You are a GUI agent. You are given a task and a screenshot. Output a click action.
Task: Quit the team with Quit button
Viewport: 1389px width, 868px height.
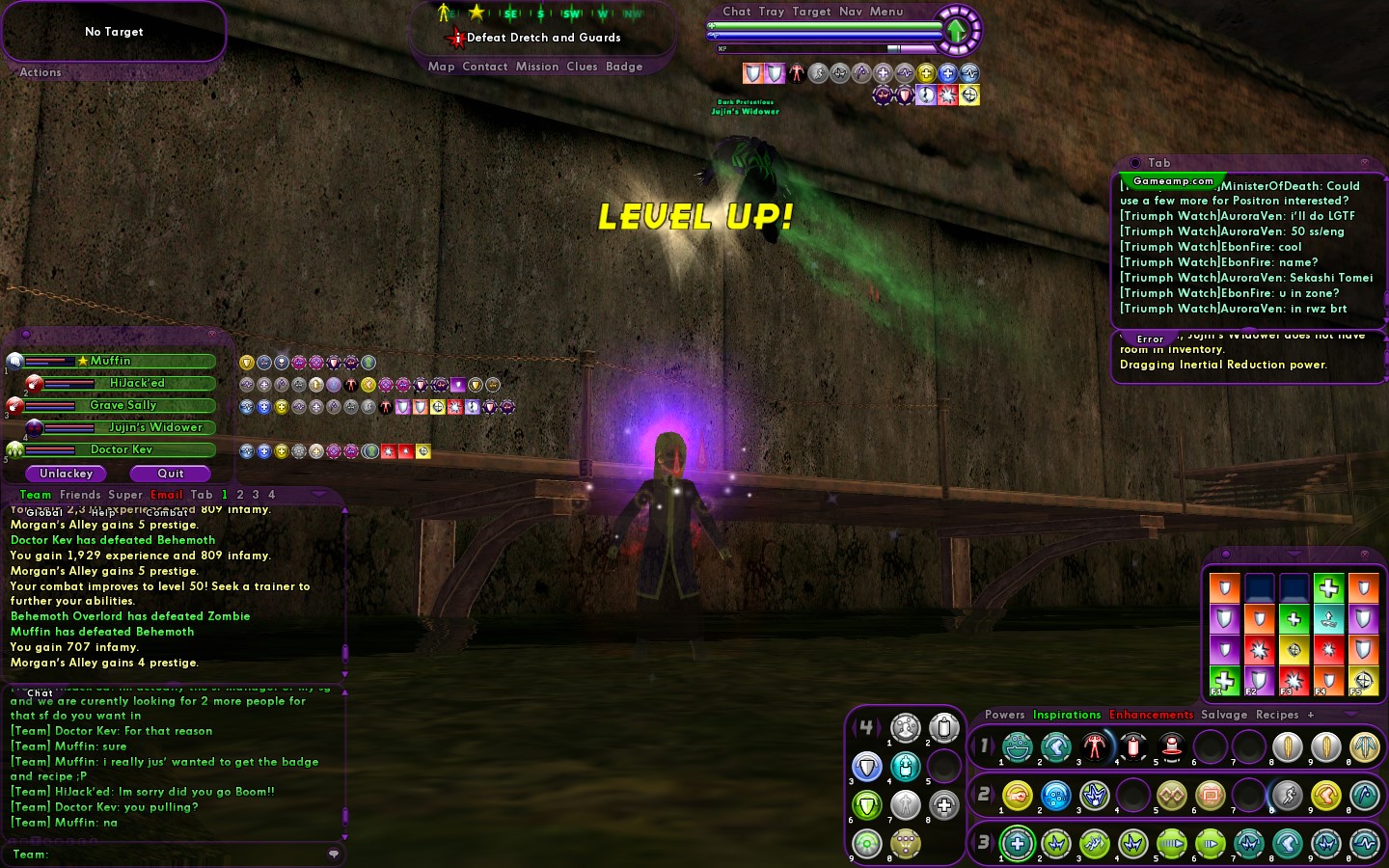pos(171,474)
